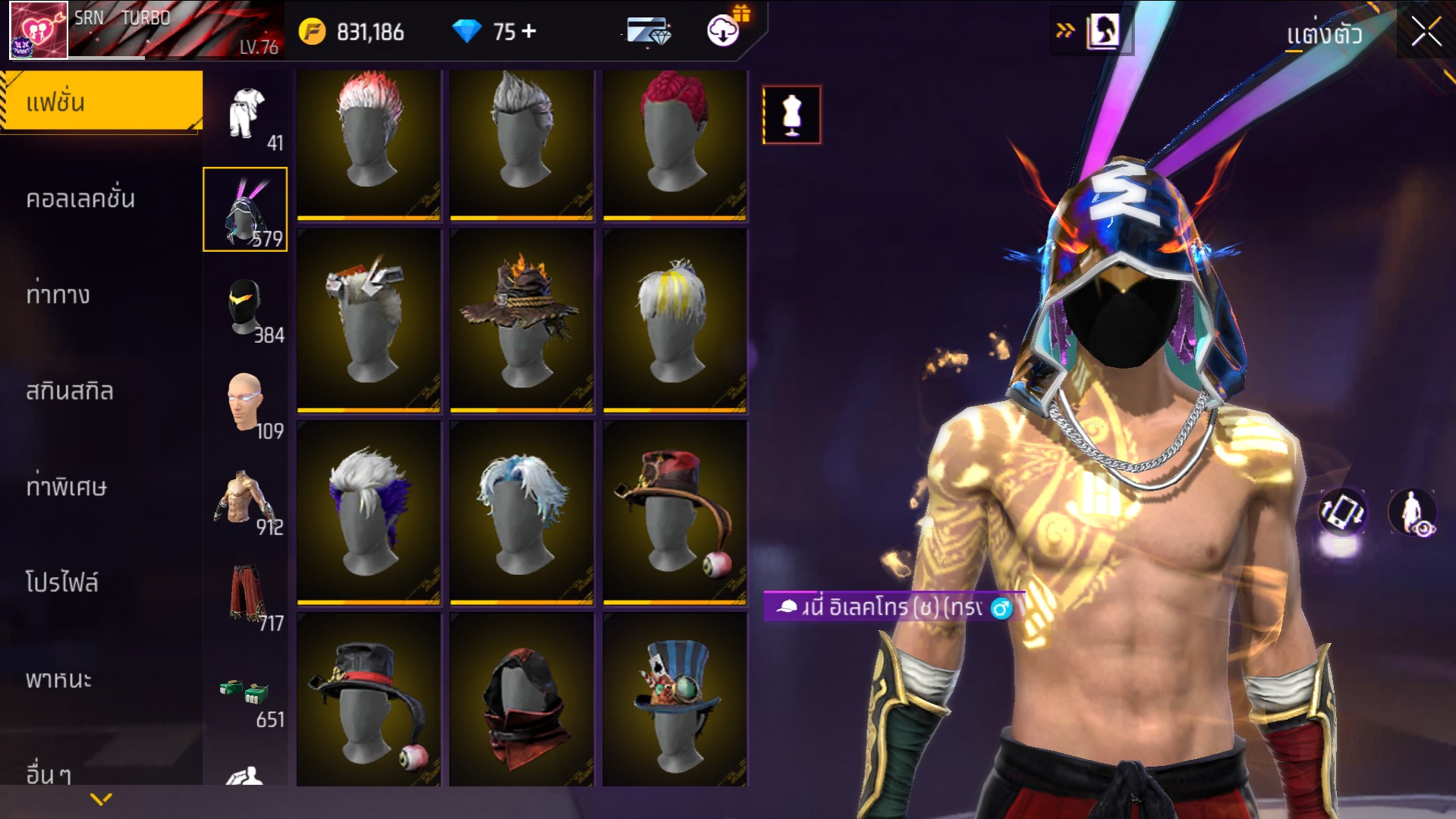
Task: Select the สกินสกิล skill skin tab
Action: (70, 391)
